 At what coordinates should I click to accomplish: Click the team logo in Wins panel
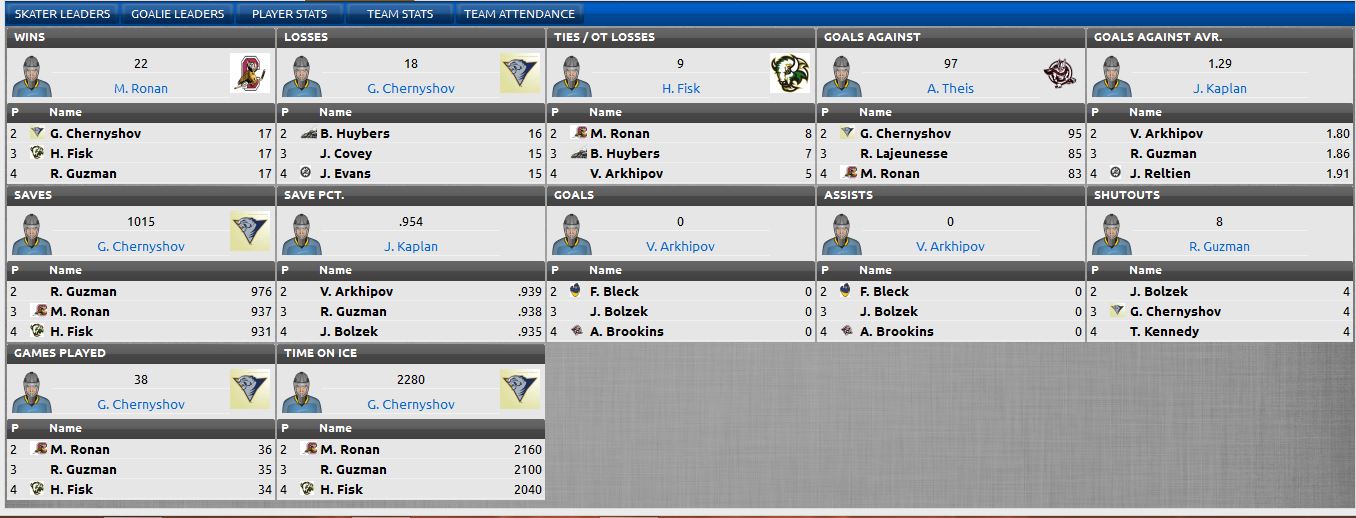[x=250, y=74]
